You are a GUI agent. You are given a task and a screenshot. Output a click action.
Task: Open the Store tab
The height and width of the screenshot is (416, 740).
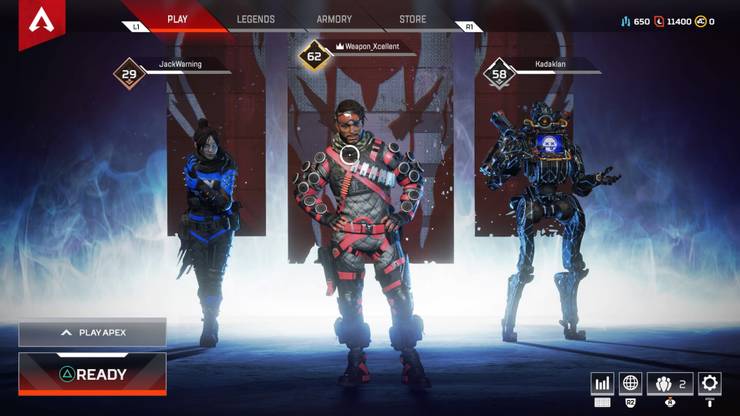point(412,19)
